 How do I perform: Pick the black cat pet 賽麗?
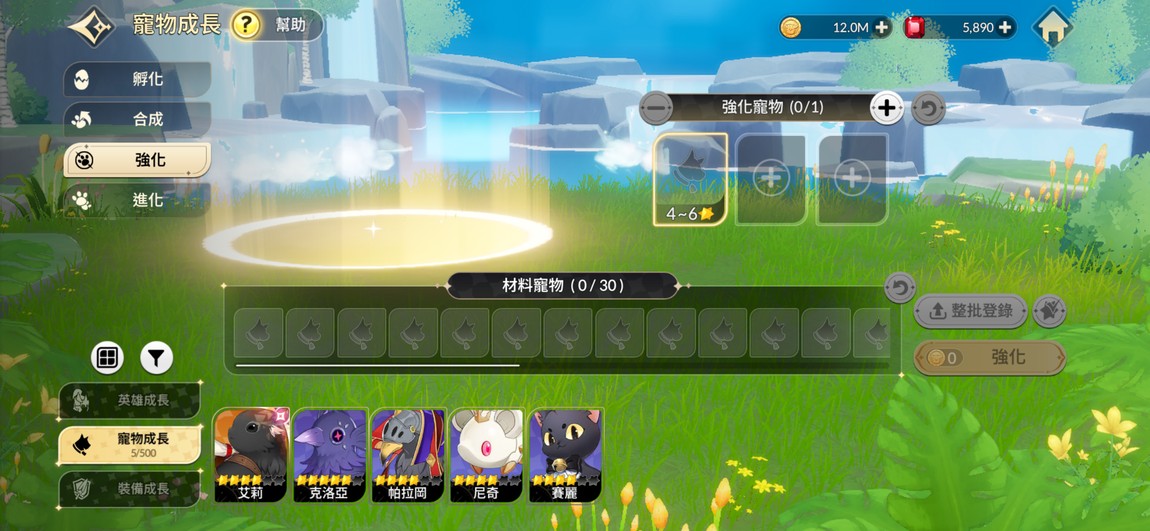tap(566, 454)
